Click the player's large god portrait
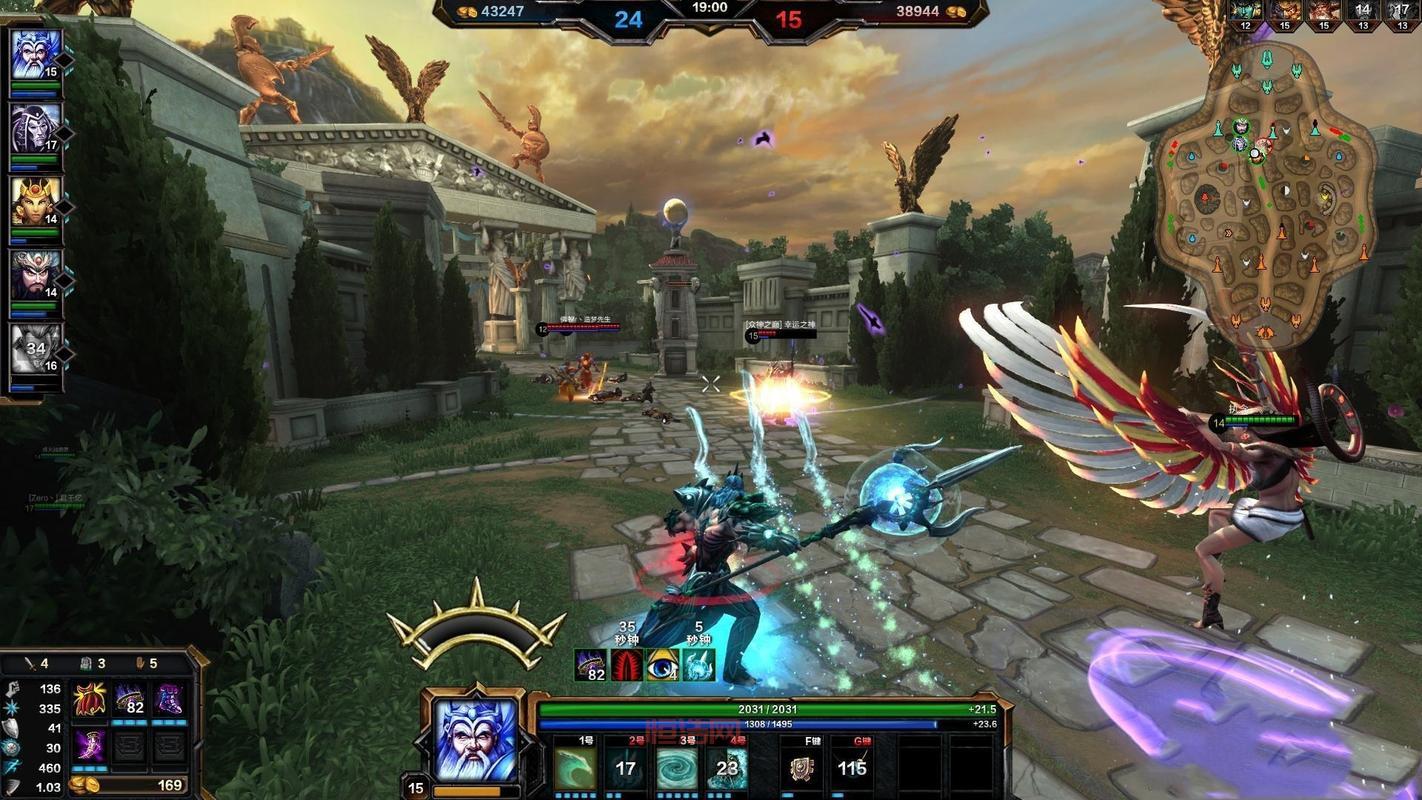1422x800 pixels. [x=477, y=740]
